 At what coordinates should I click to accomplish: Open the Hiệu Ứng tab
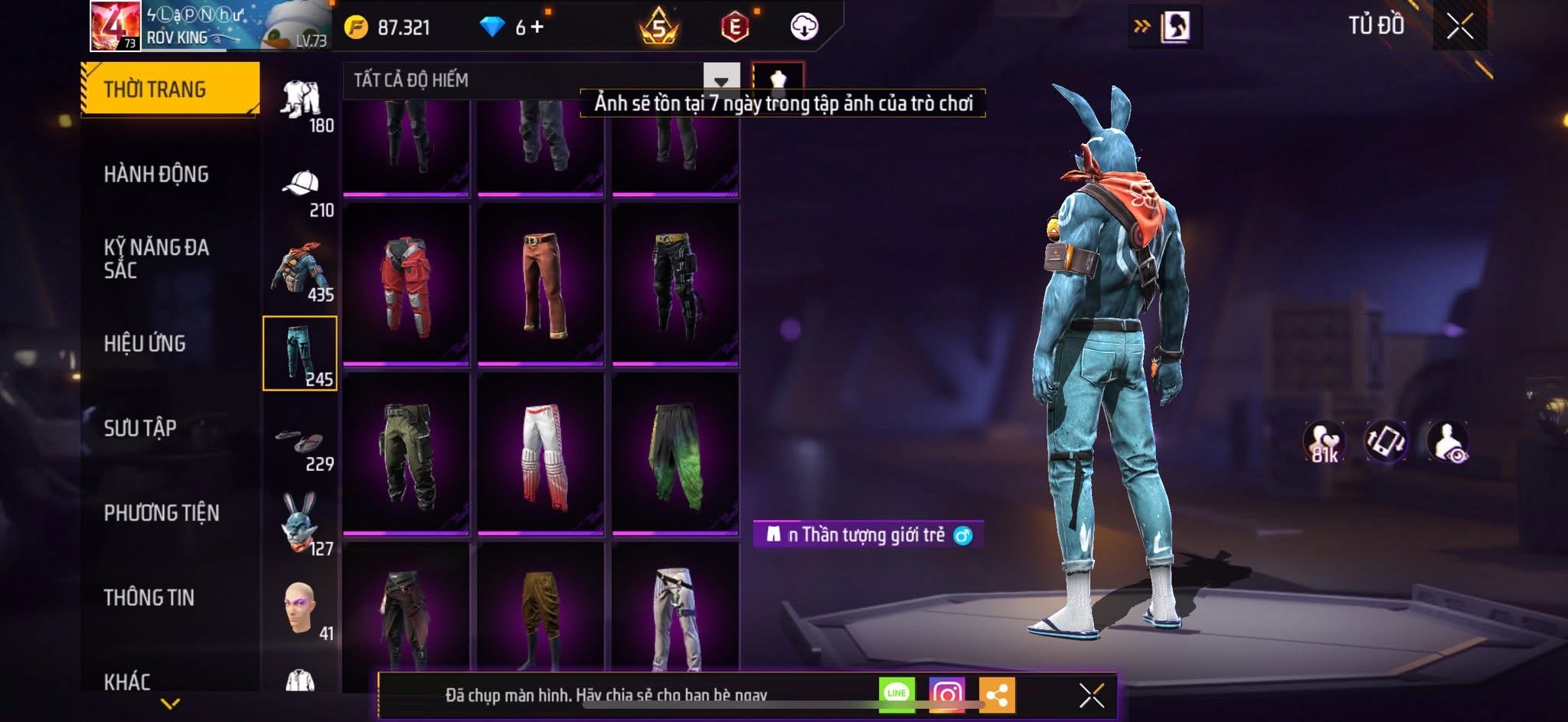click(145, 344)
